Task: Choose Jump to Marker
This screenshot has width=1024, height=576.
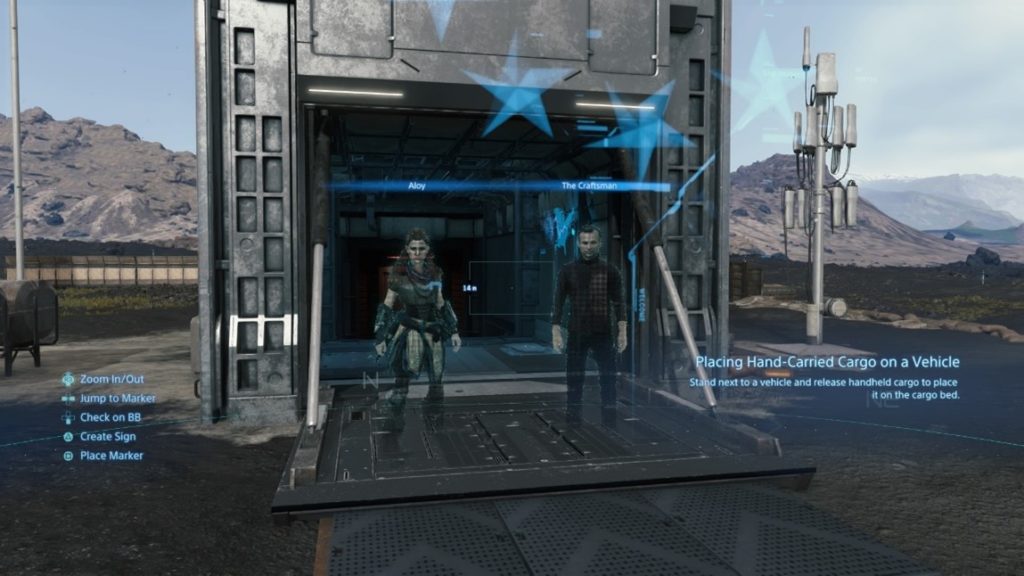Action: [x=117, y=399]
